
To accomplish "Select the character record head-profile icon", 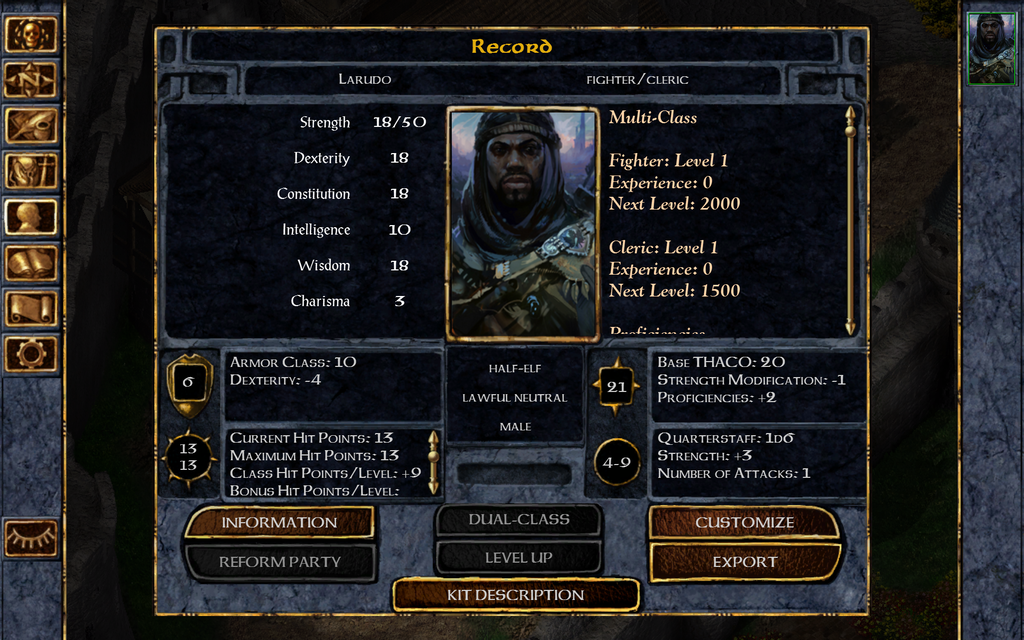I will coord(31,217).
